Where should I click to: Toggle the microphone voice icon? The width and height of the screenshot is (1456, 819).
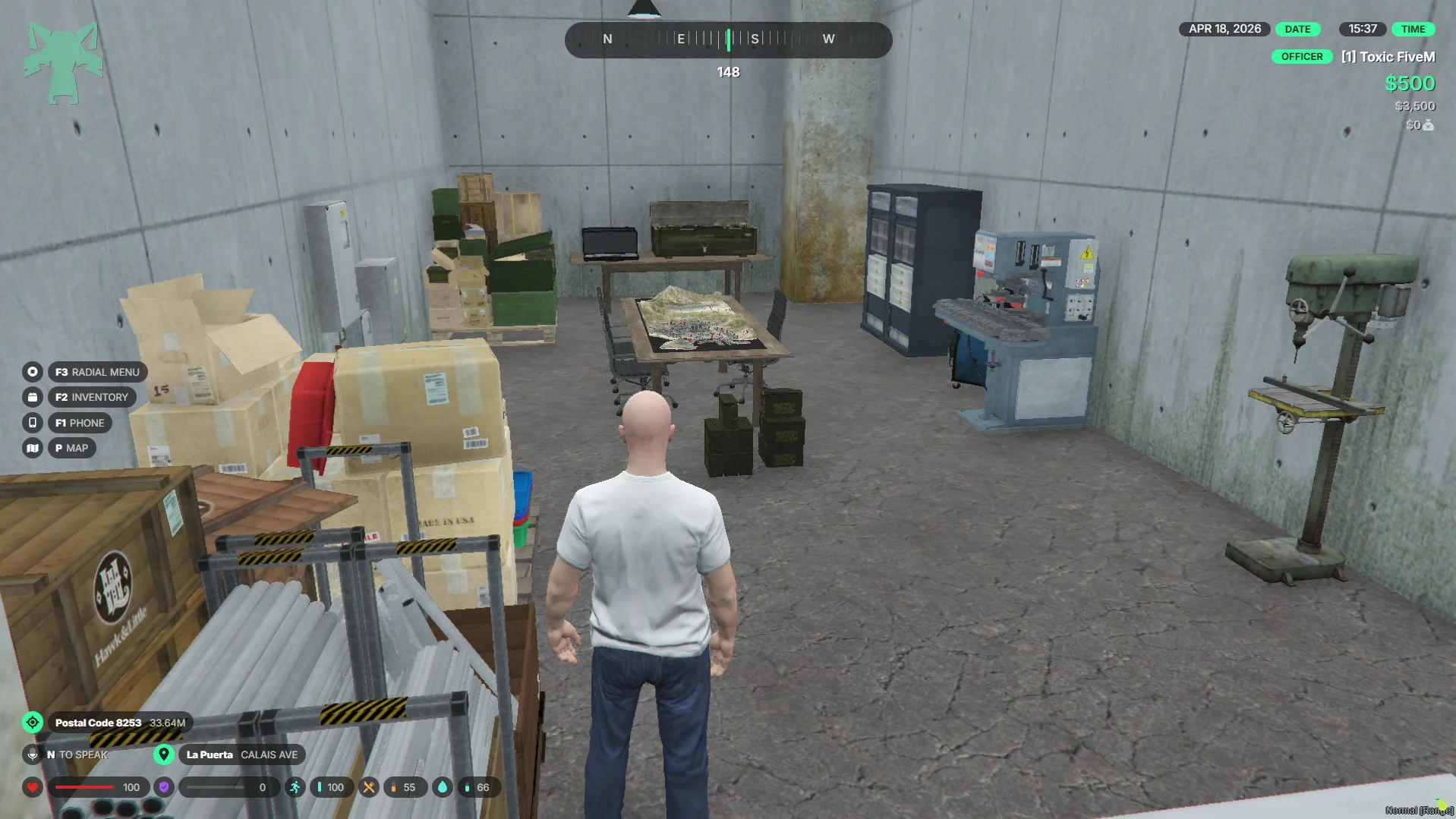coord(32,754)
